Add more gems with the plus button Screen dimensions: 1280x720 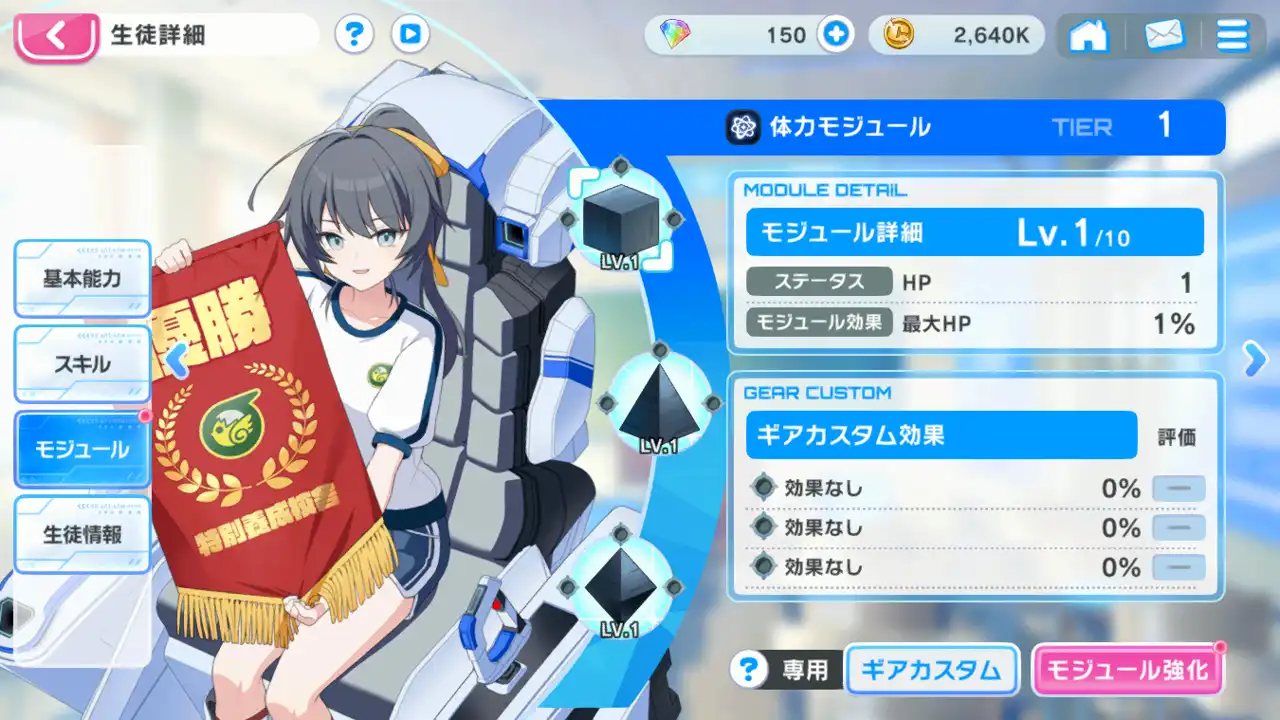pyautogui.click(x=835, y=36)
